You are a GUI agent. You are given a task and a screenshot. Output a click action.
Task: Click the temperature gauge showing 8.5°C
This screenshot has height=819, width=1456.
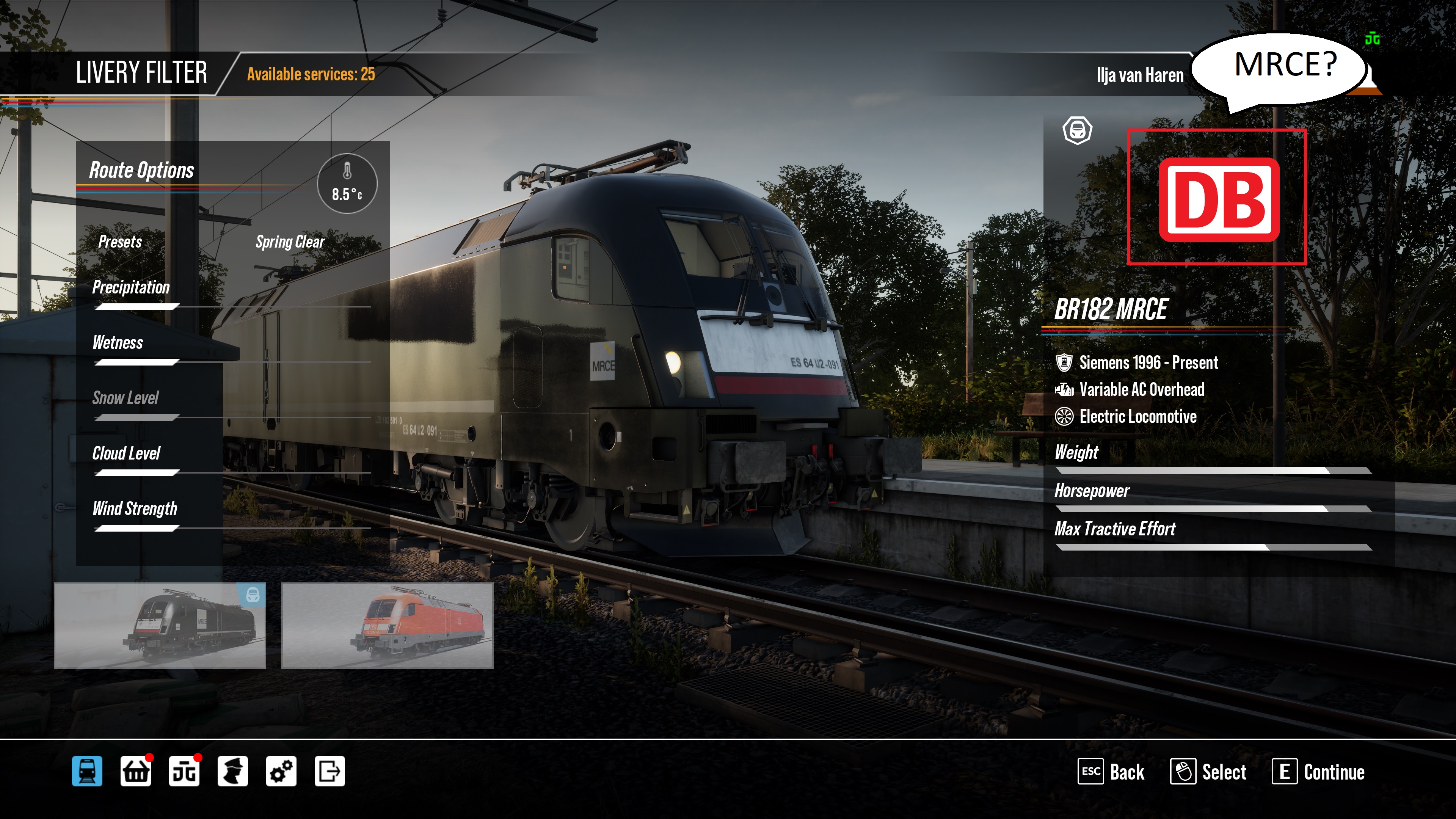[x=347, y=184]
